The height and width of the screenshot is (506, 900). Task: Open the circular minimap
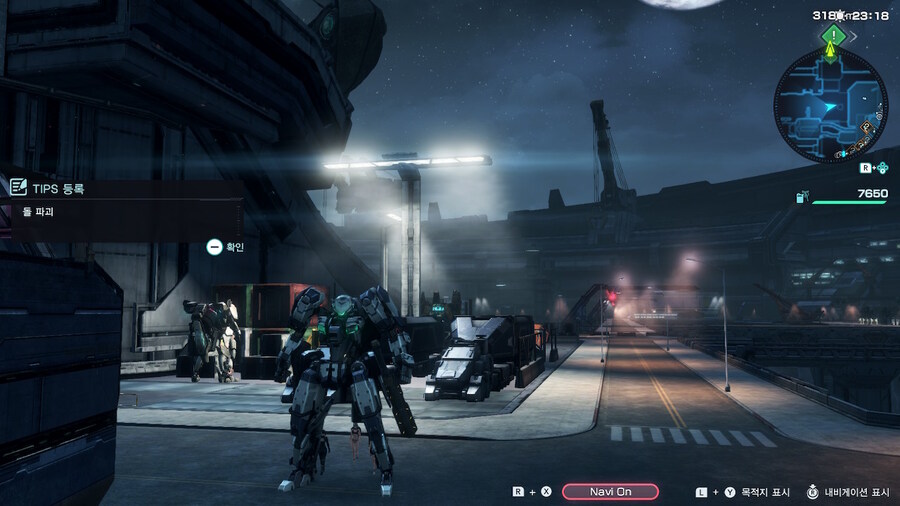(829, 106)
